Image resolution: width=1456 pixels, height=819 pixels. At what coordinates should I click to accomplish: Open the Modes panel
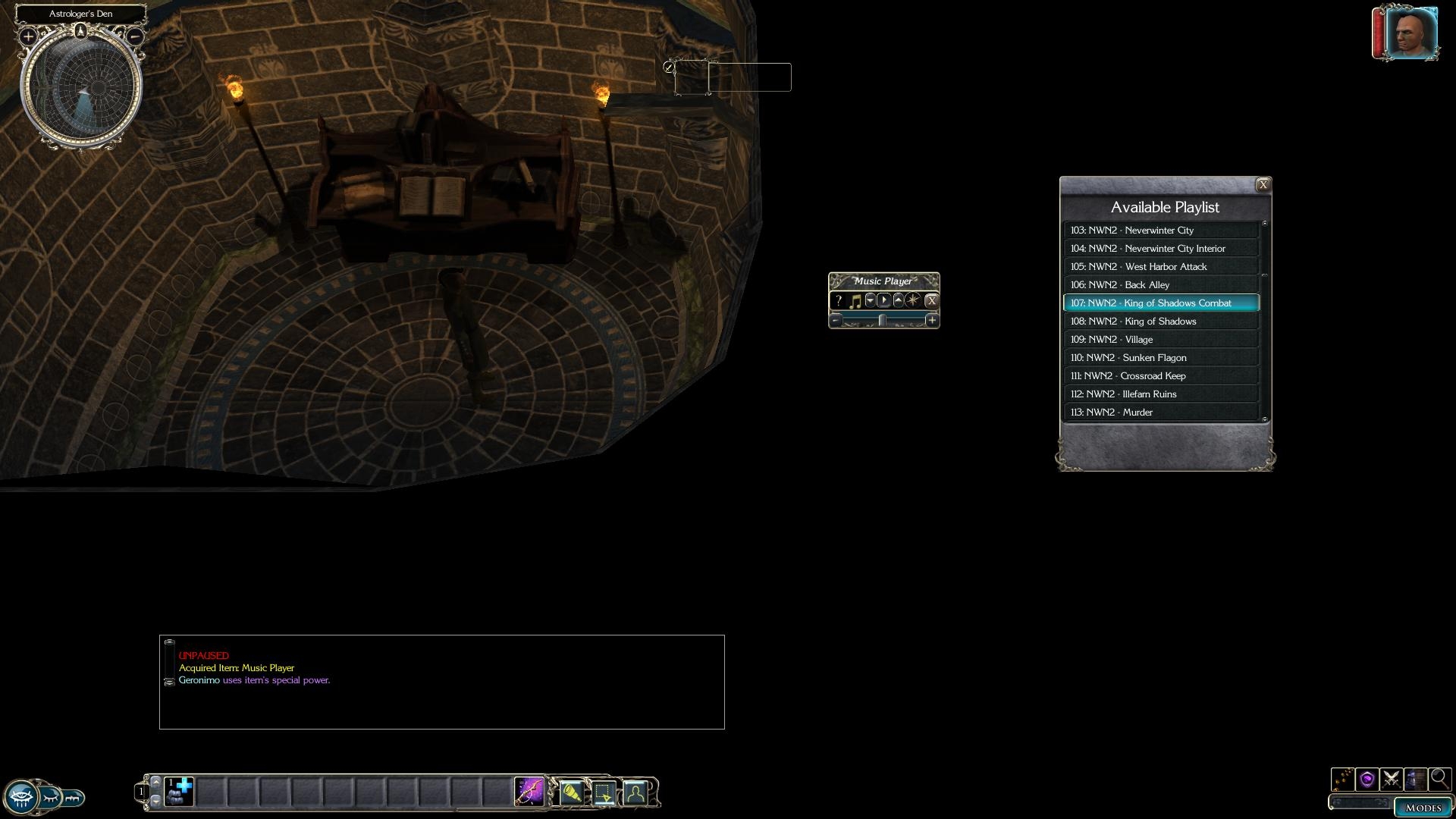[1422, 808]
